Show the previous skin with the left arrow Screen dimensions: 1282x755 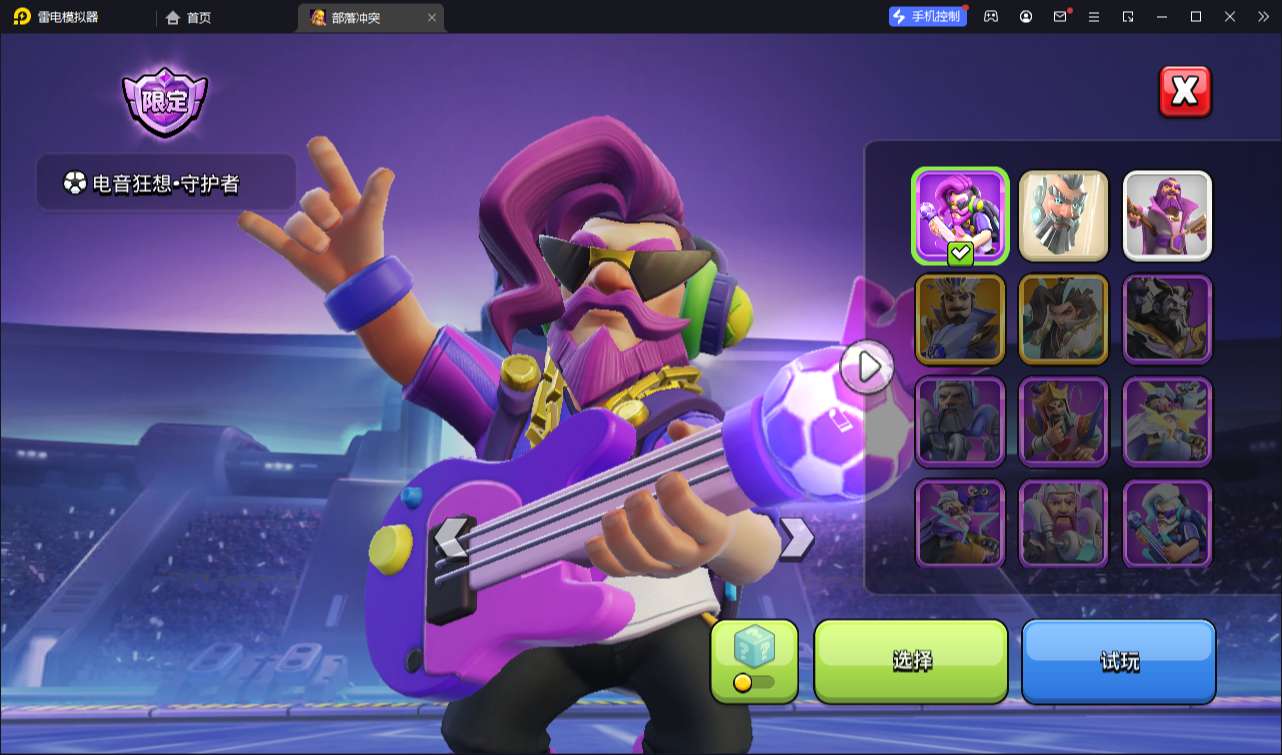point(452,538)
